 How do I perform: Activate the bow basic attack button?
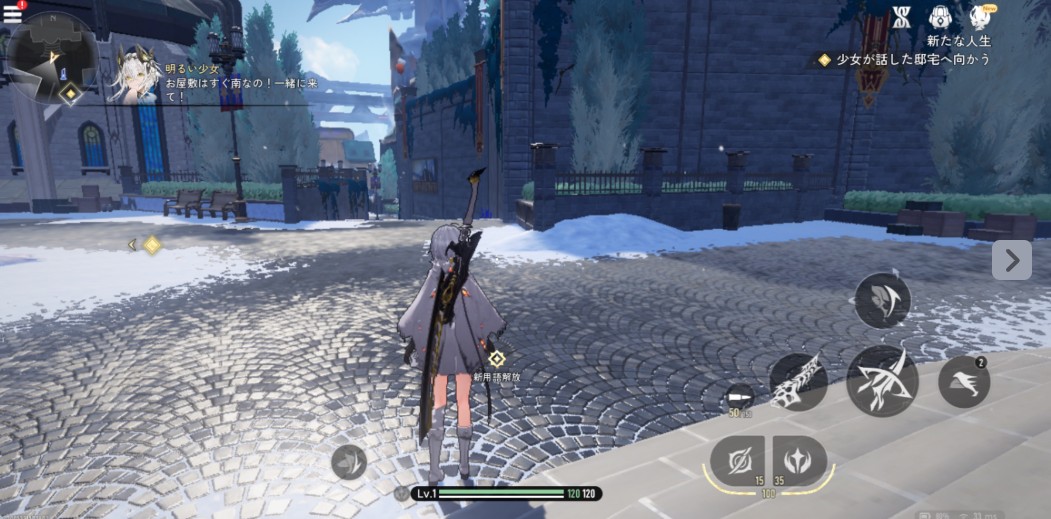click(882, 381)
